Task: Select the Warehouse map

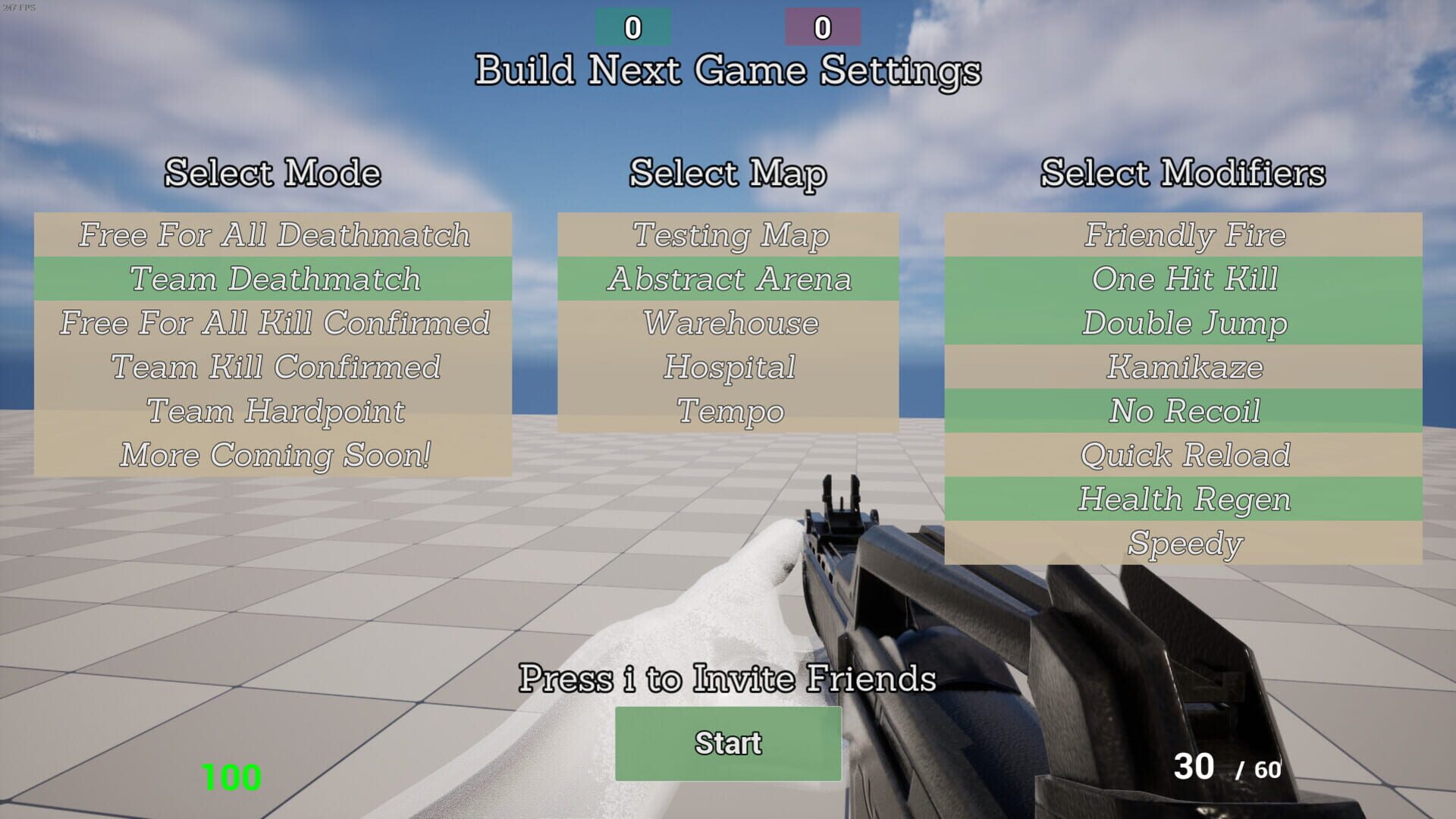Action: click(728, 323)
